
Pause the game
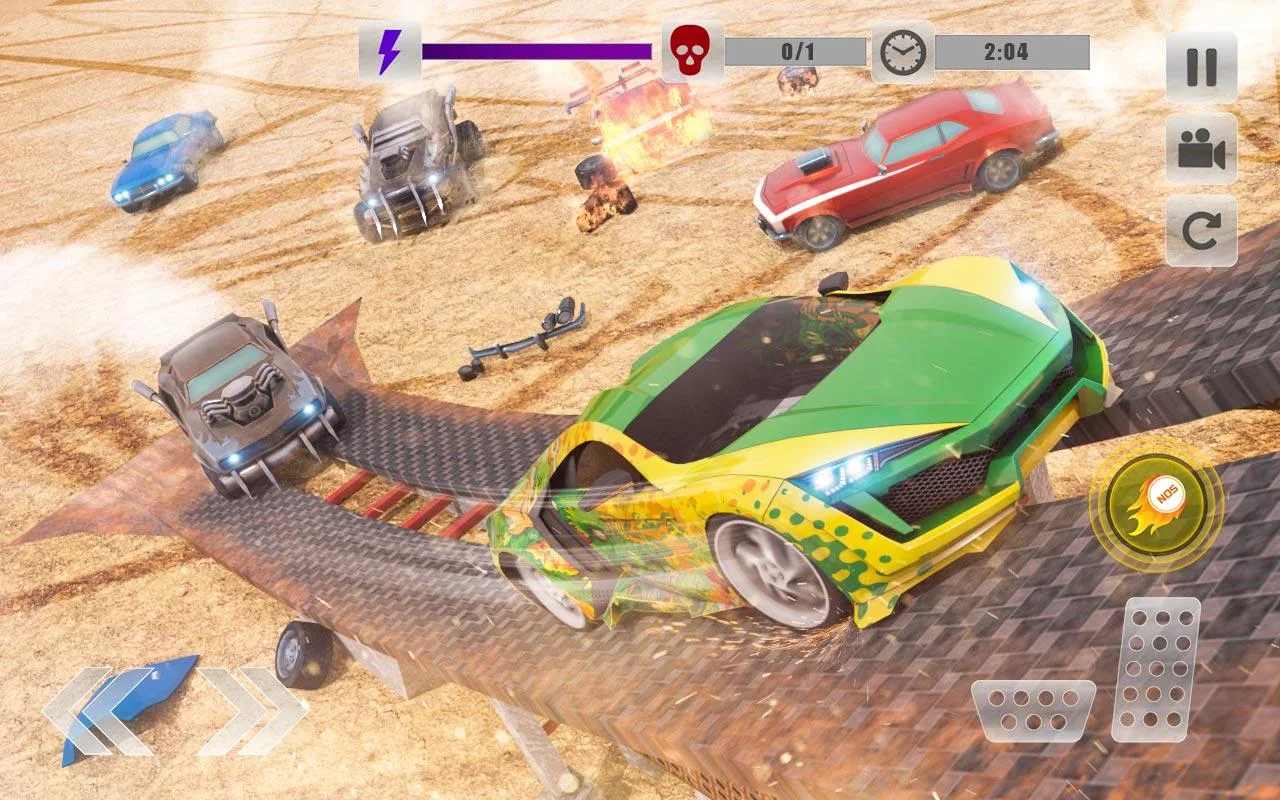[1201, 67]
